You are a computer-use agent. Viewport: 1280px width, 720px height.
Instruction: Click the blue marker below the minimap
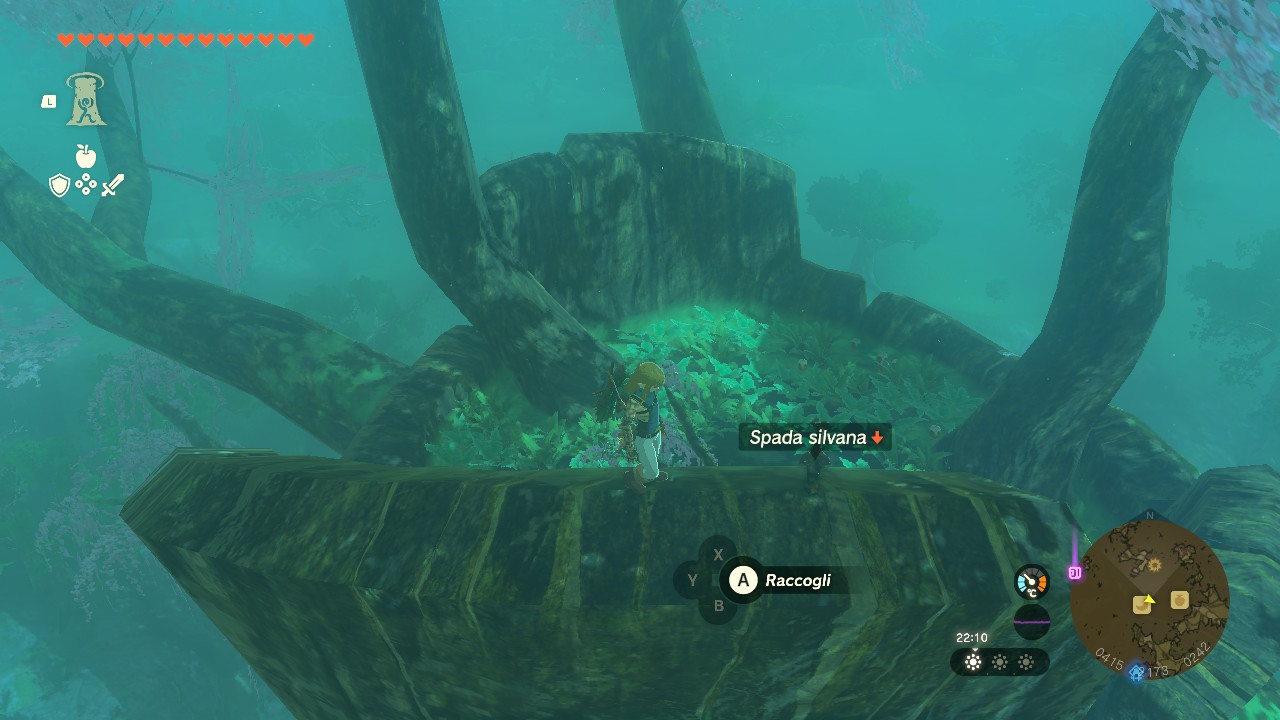1137,672
